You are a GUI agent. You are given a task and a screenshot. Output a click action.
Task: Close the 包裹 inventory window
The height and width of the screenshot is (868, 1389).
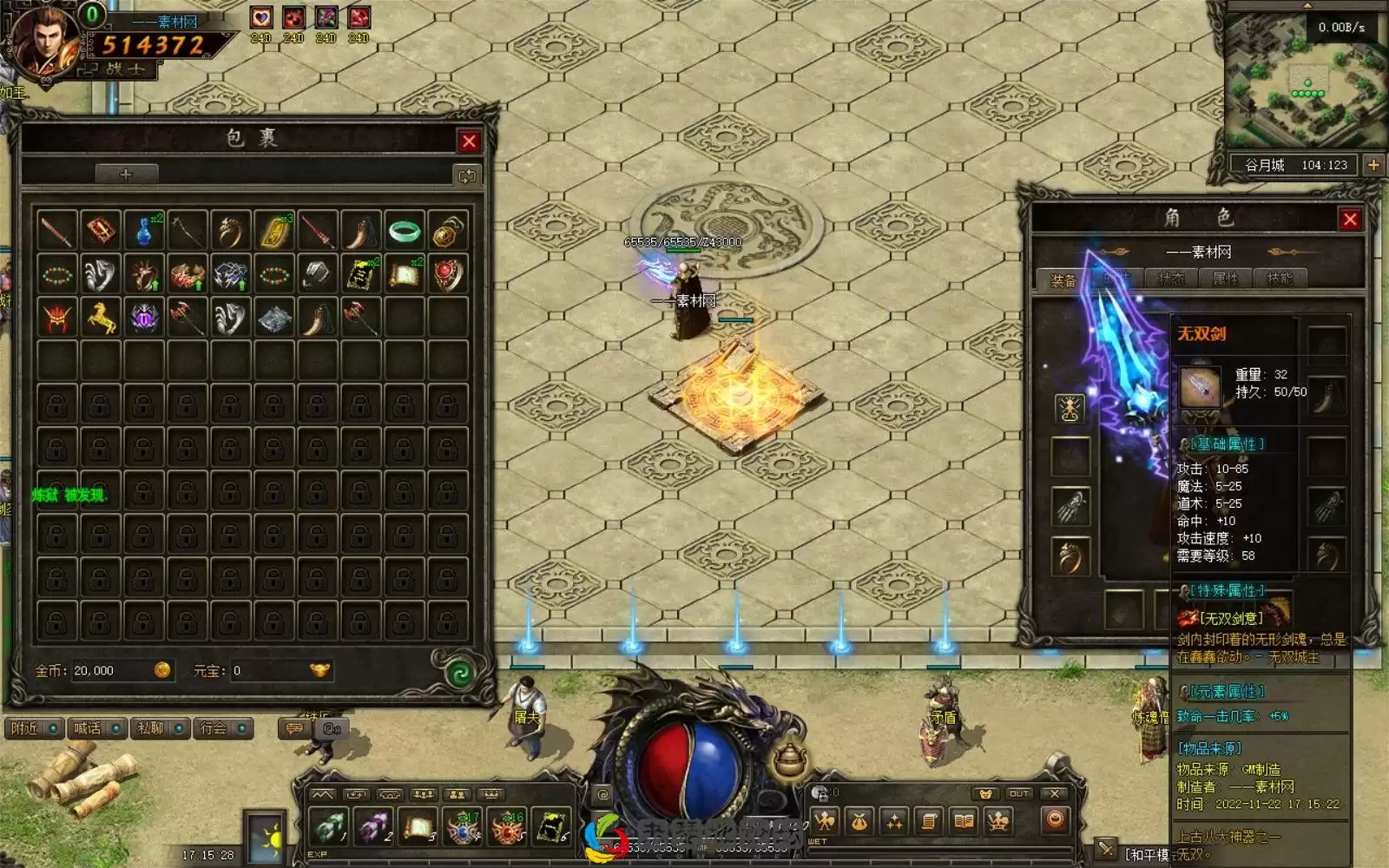pyautogui.click(x=469, y=141)
